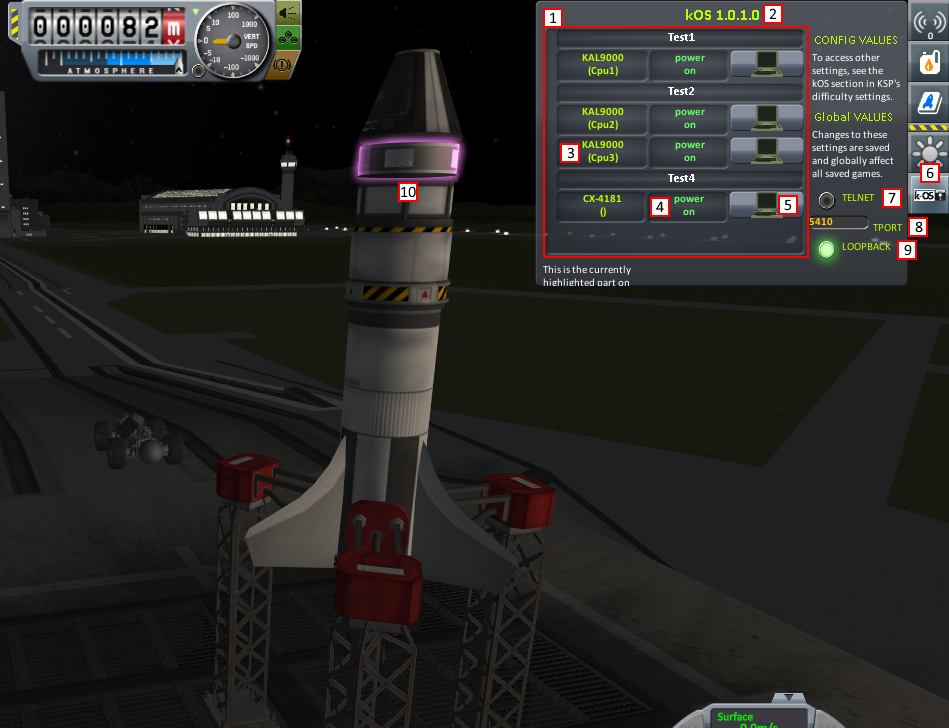This screenshot has width=949, height=728.
Task: Open the terminal for KAL9000 Cpu3
Action: point(766,151)
